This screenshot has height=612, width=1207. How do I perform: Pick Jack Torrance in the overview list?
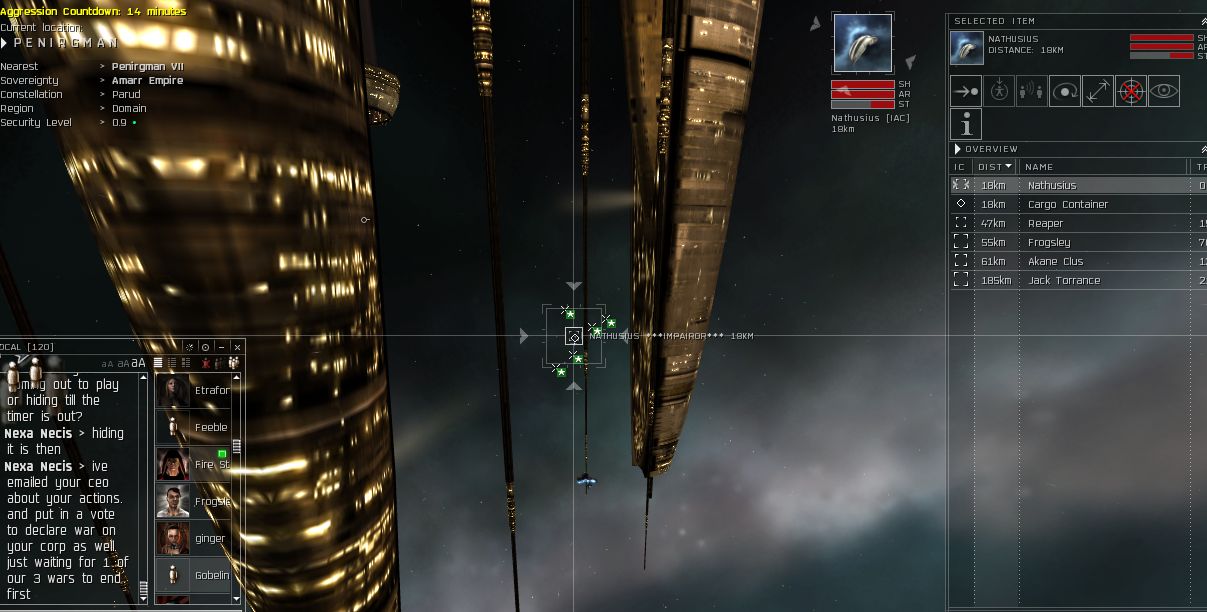click(x=1063, y=281)
